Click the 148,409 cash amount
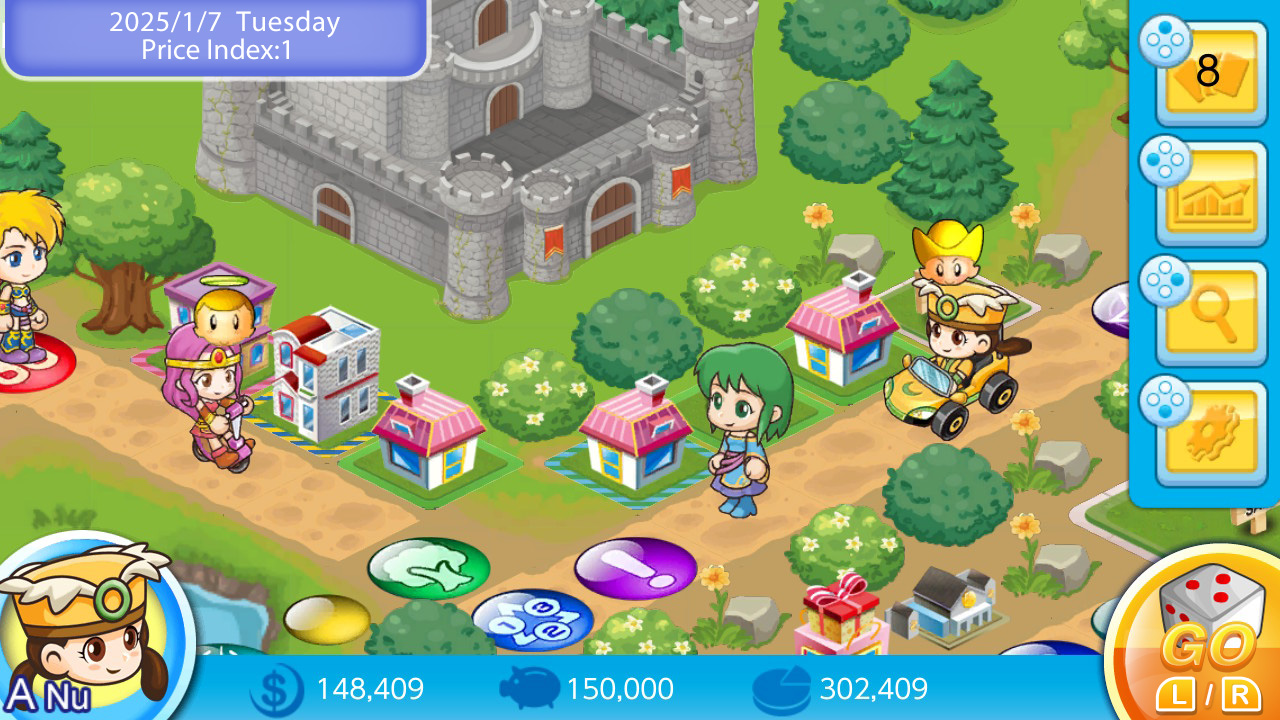This screenshot has height=720, width=1280. 369,689
